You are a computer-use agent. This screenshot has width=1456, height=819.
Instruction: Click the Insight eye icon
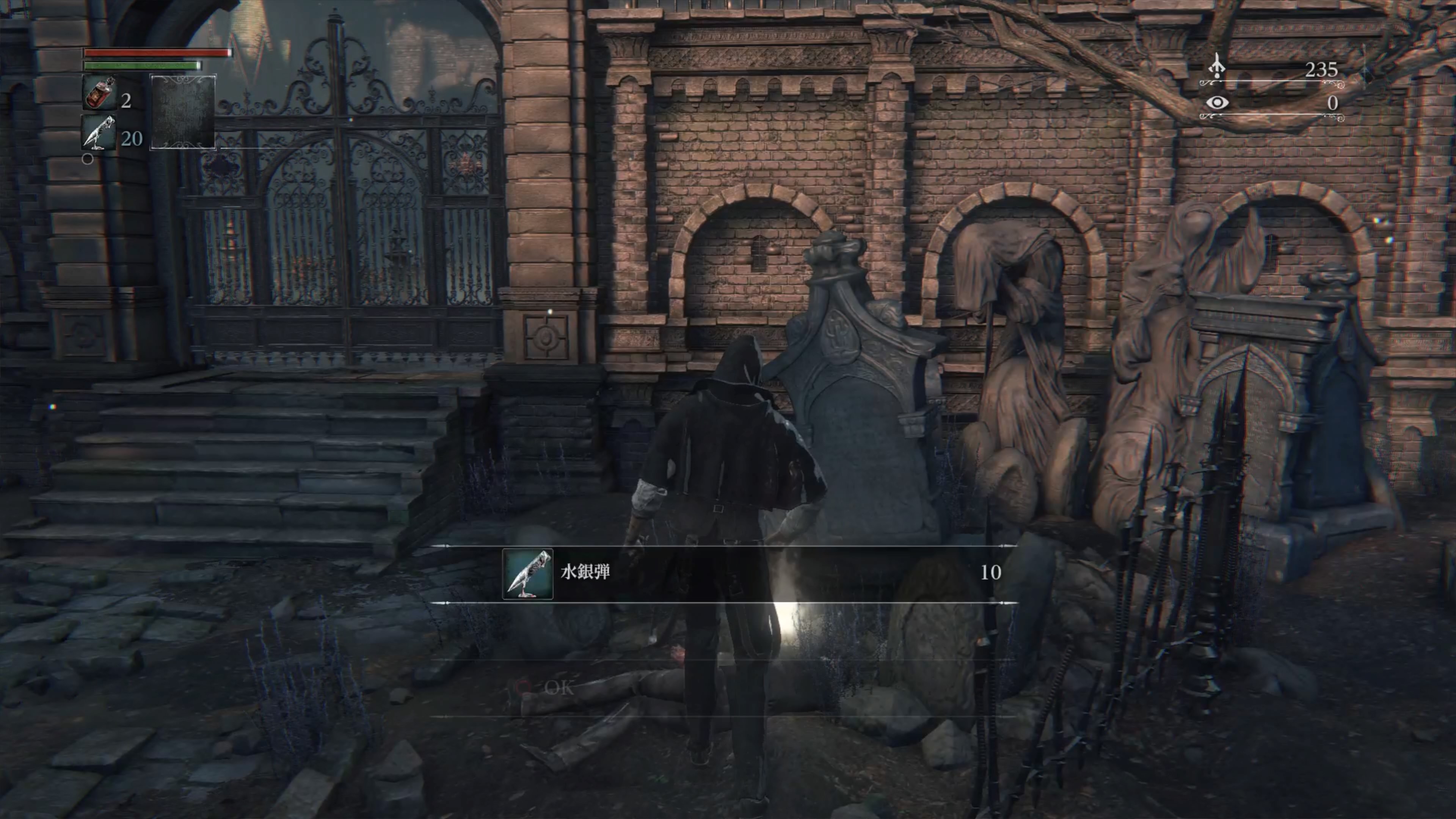click(1217, 102)
